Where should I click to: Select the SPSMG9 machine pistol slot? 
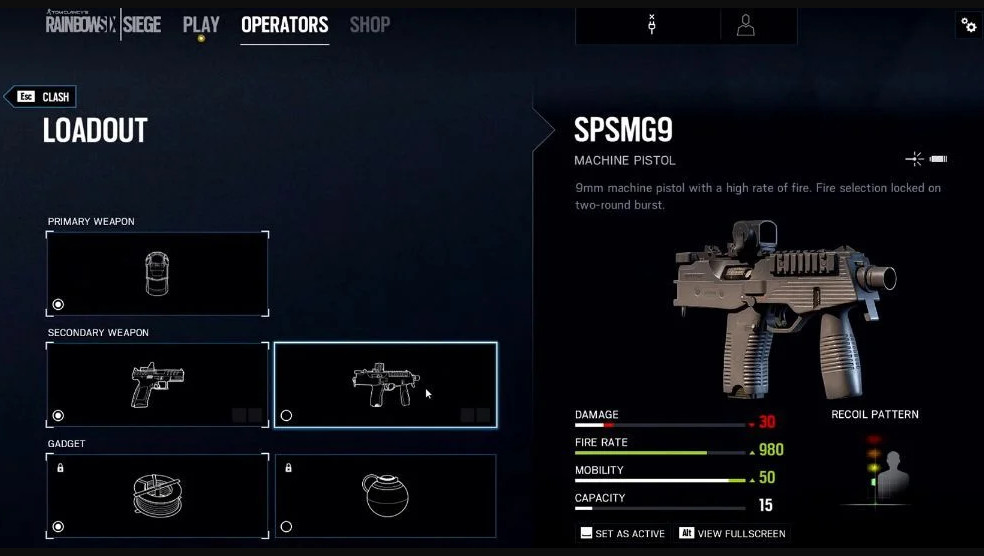point(385,385)
